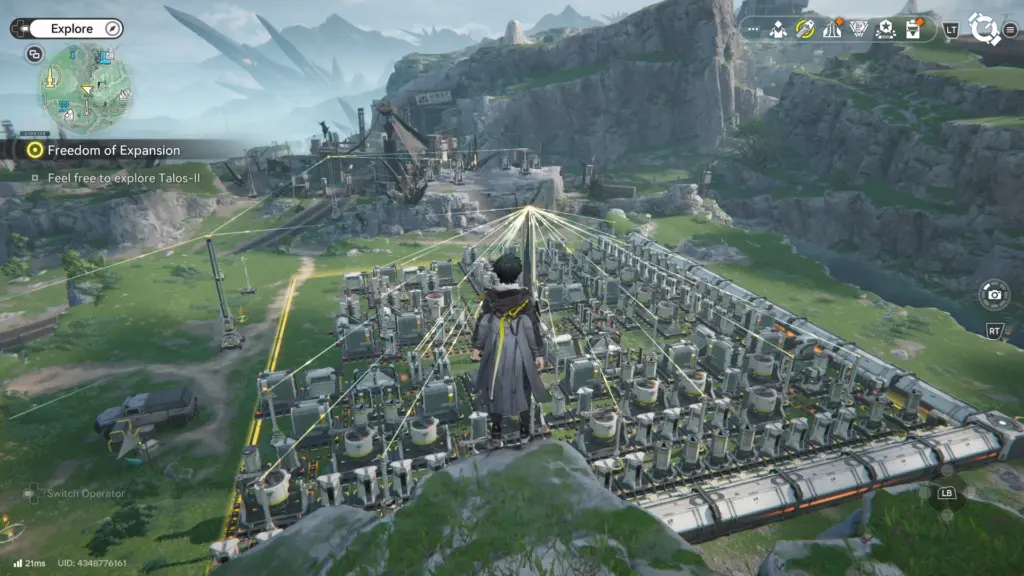Open the inverted triangle emblem icon

(x=858, y=29)
